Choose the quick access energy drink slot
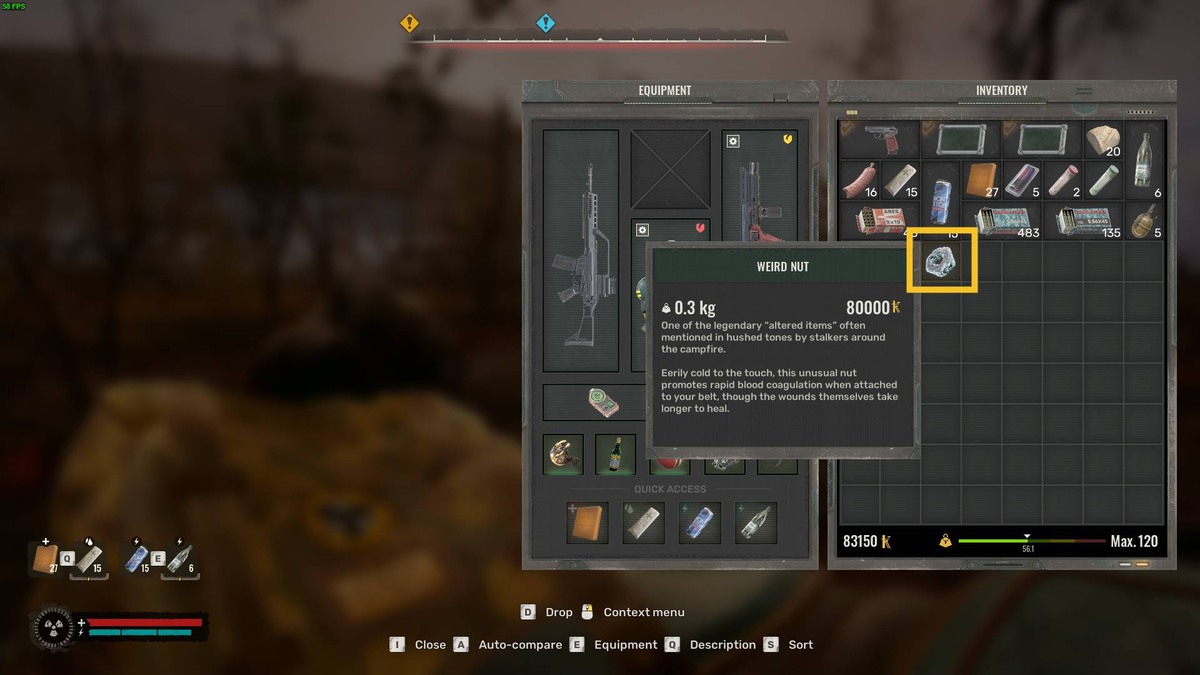The height and width of the screenshot is (675, 1200). [x=700, y=523]
